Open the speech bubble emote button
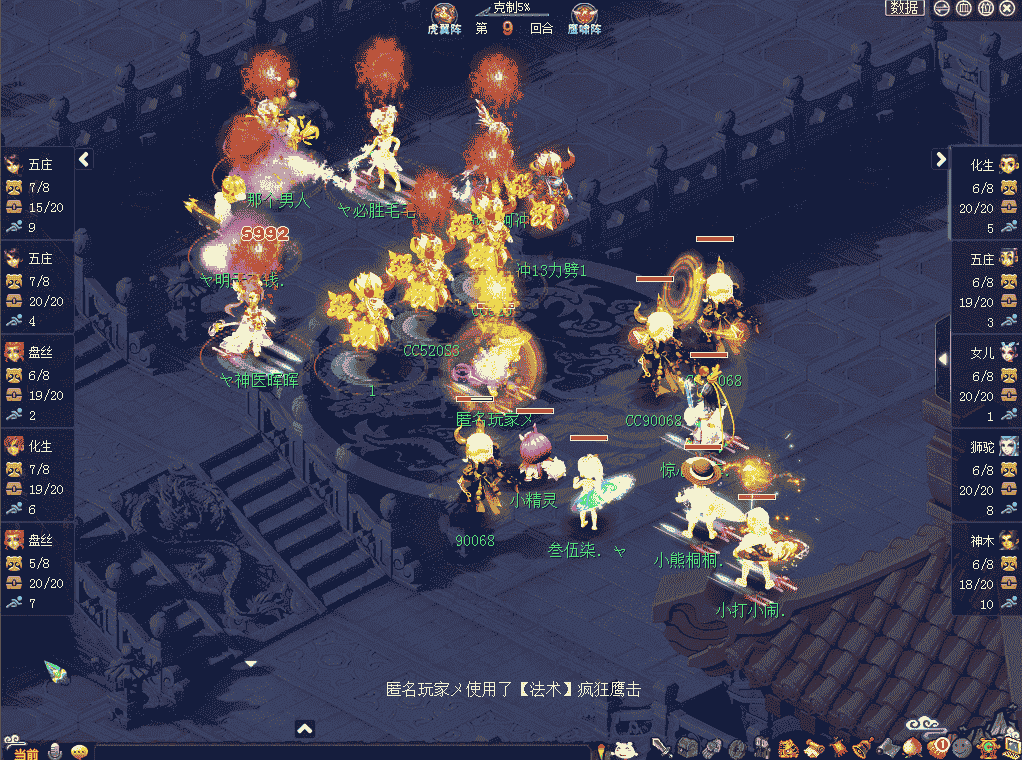Screen dimensions: 1022x760 (x=79, y=751)
